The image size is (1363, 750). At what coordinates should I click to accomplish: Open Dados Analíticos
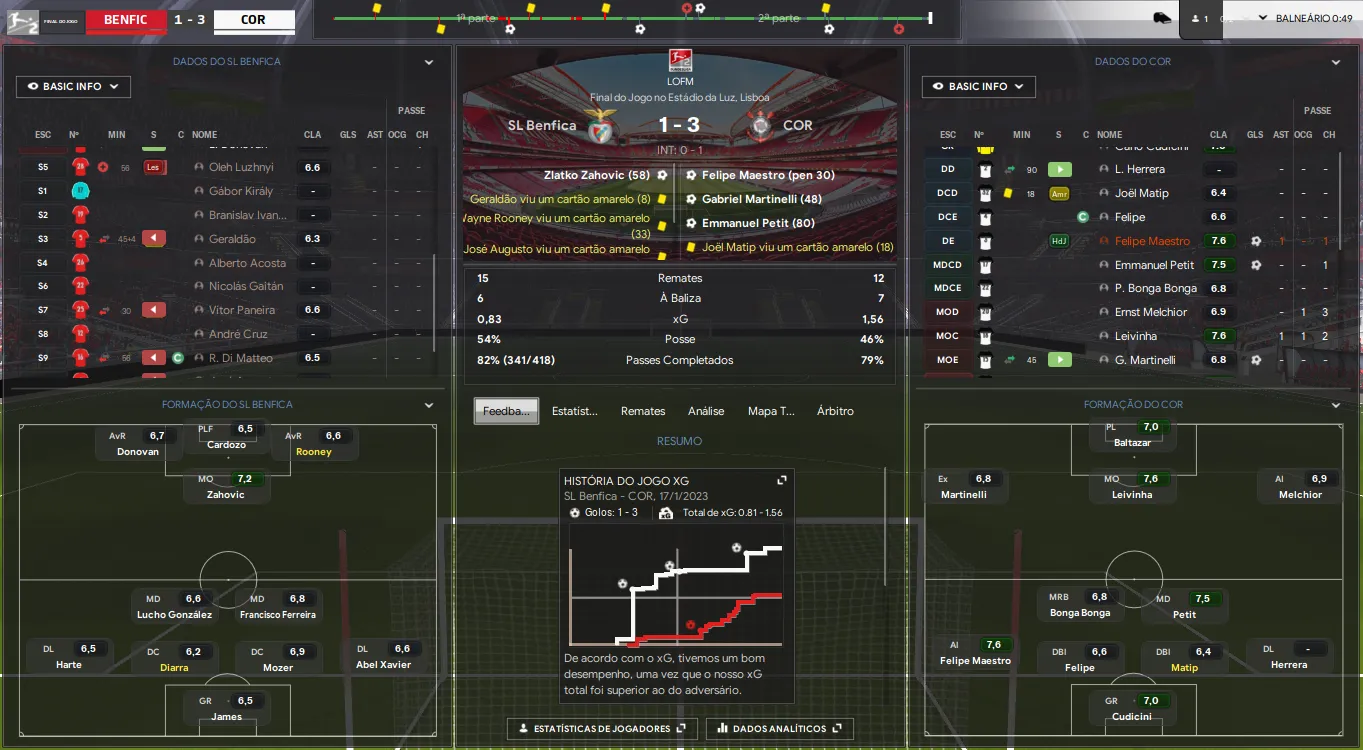(x=779, y=729)
